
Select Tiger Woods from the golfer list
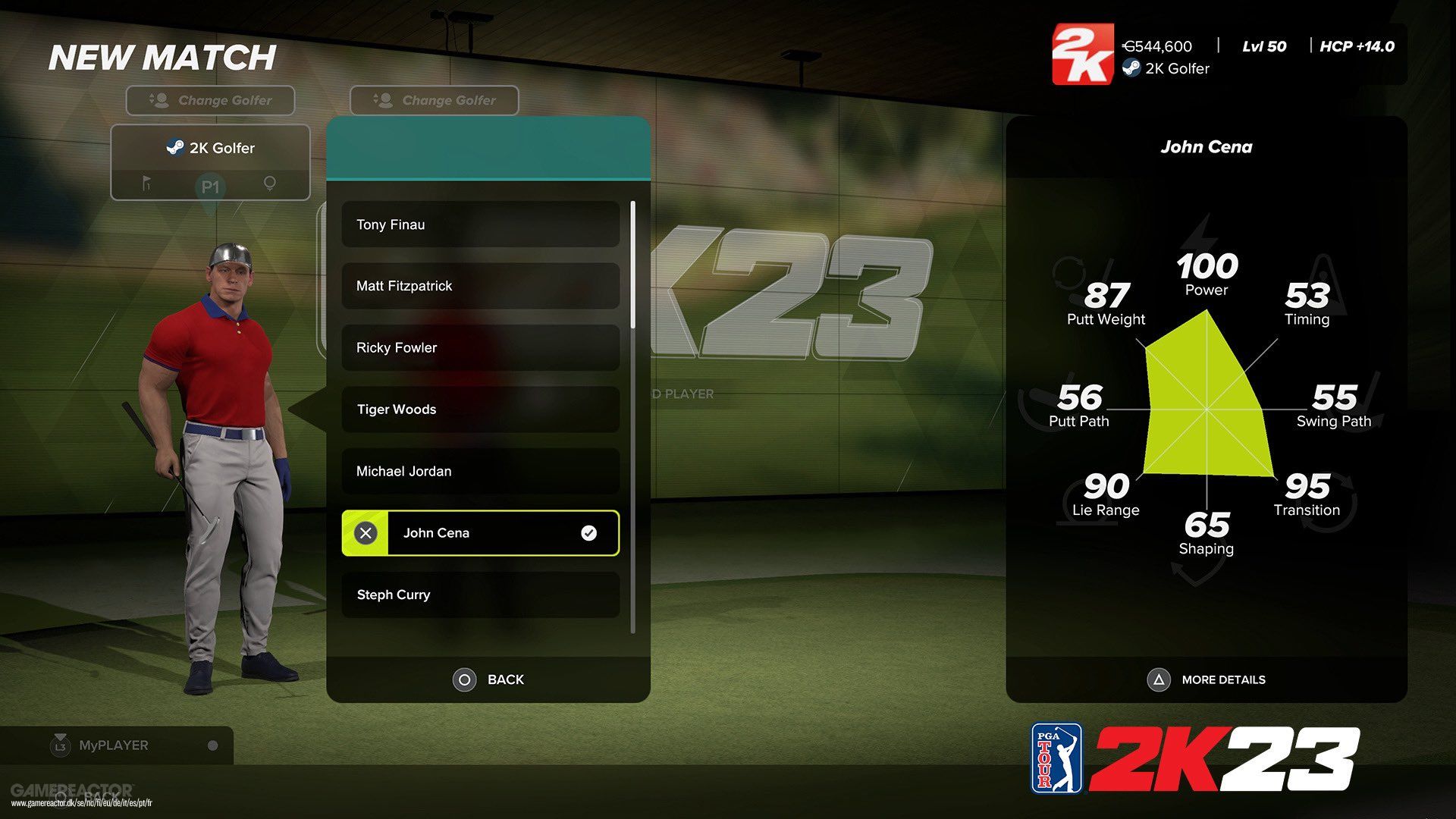pos(479,409)
